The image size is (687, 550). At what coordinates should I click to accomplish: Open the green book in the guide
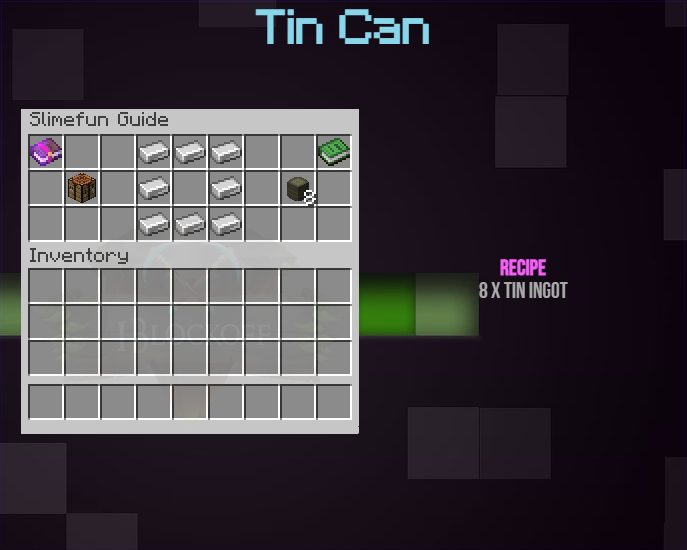[334, 152]
